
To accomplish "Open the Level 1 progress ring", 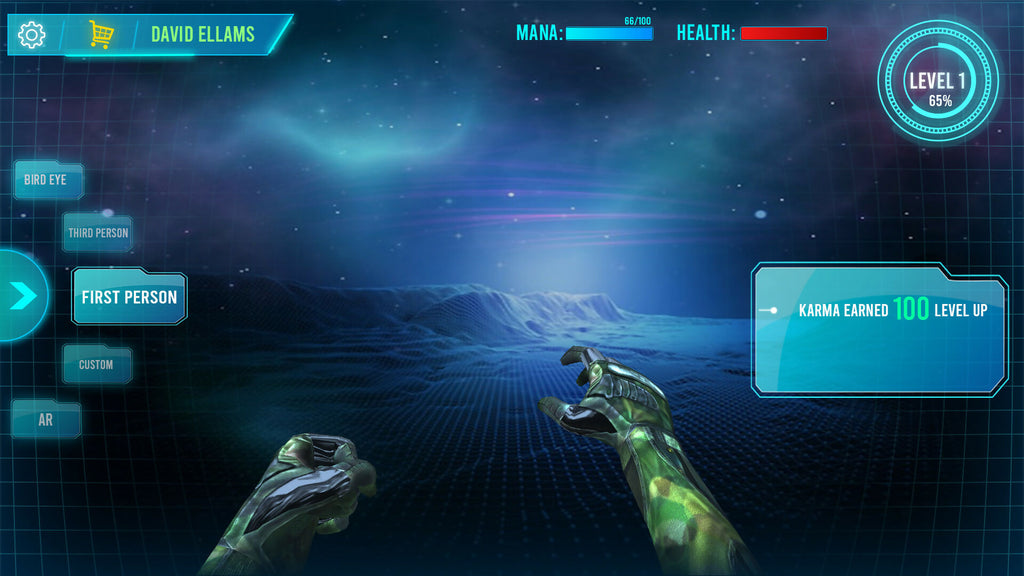I will pyautogui.click(x=938, y=82).
